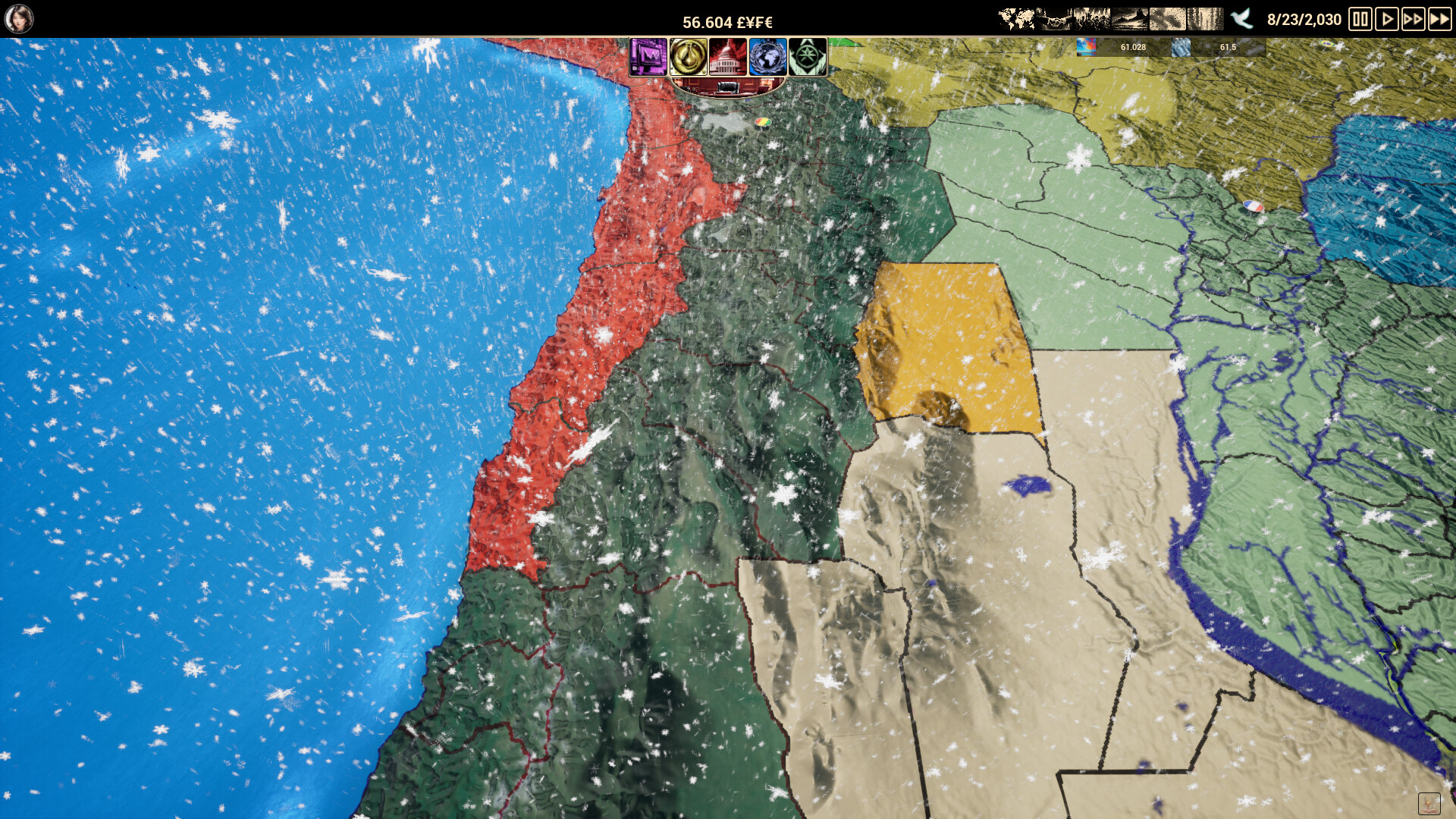Click the single-speed play button
Viewport: 1456px width, 819px height.
tap(1389, 19)
